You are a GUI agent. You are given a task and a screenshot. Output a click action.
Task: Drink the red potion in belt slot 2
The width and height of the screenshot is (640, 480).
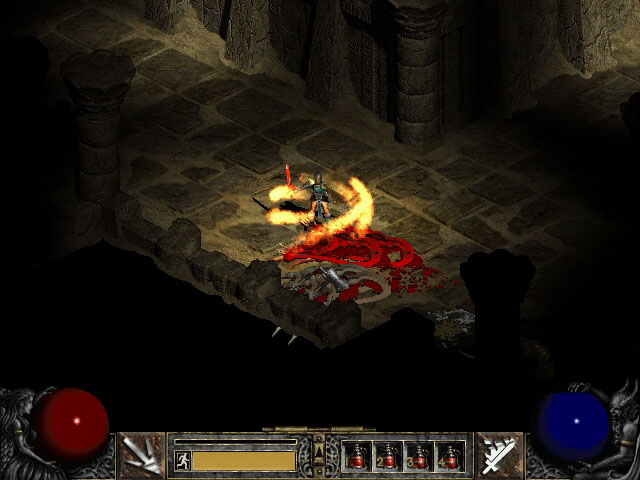point(389,456)
